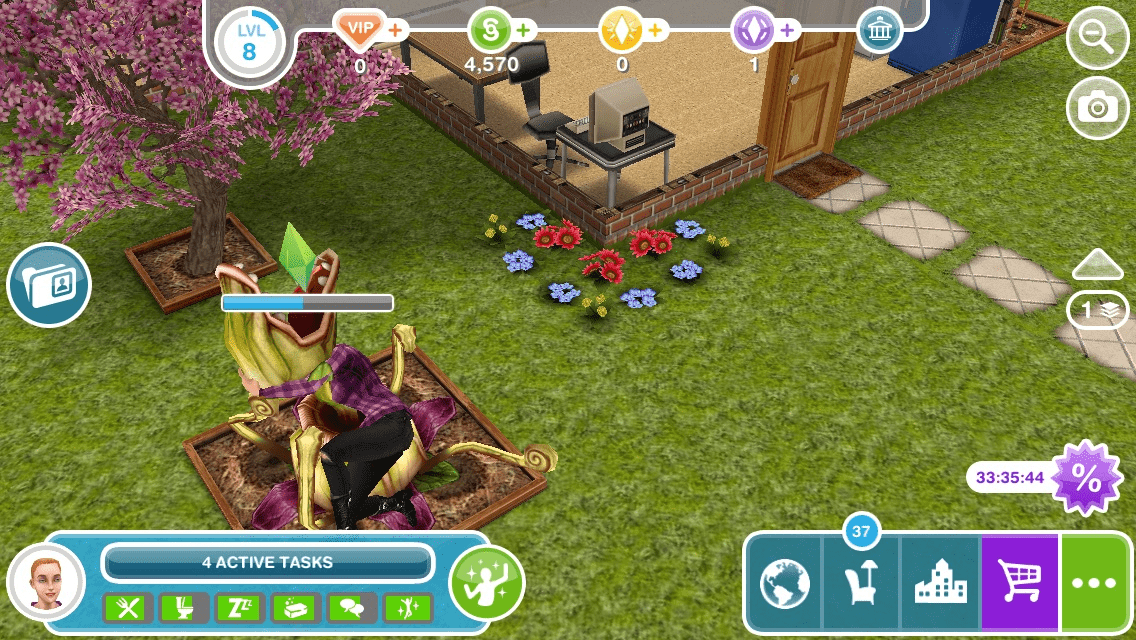Screen dimensions: 1136x640
Task: Open the globe world map
Action: pos(784,585)
